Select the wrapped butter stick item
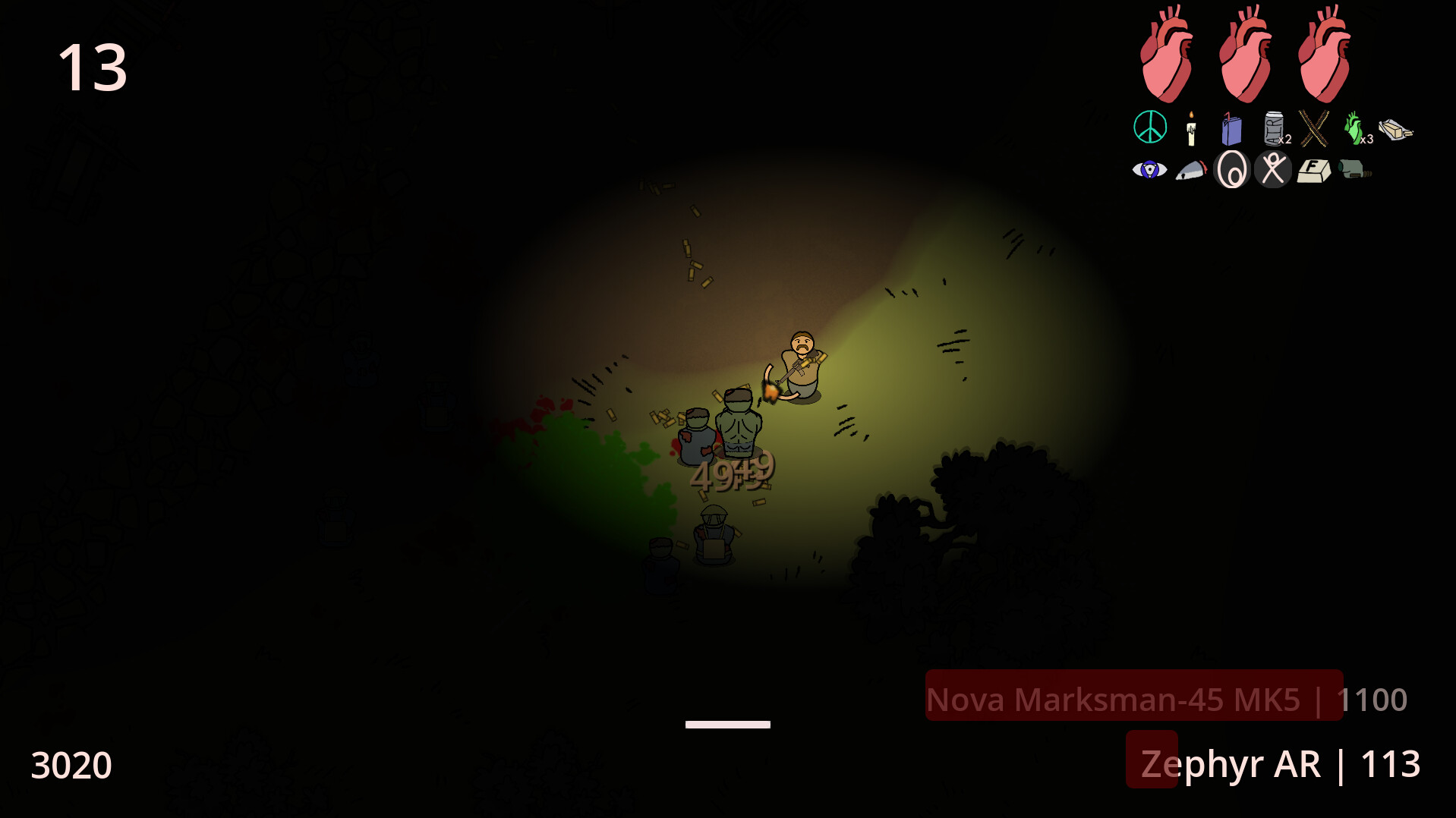 coord(1398,128)
